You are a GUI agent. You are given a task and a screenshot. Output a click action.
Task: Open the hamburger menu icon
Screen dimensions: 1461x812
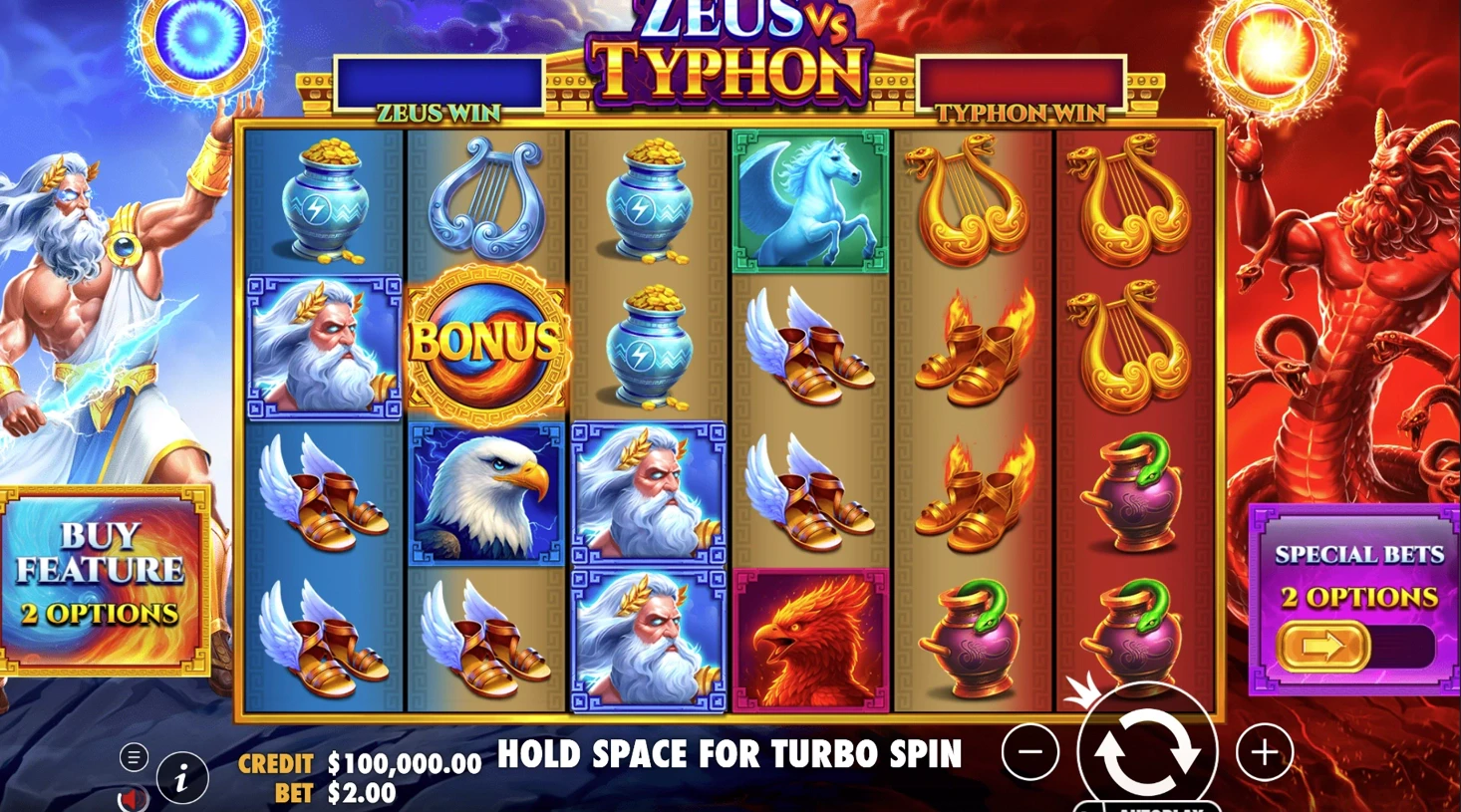tap(132, 757)
